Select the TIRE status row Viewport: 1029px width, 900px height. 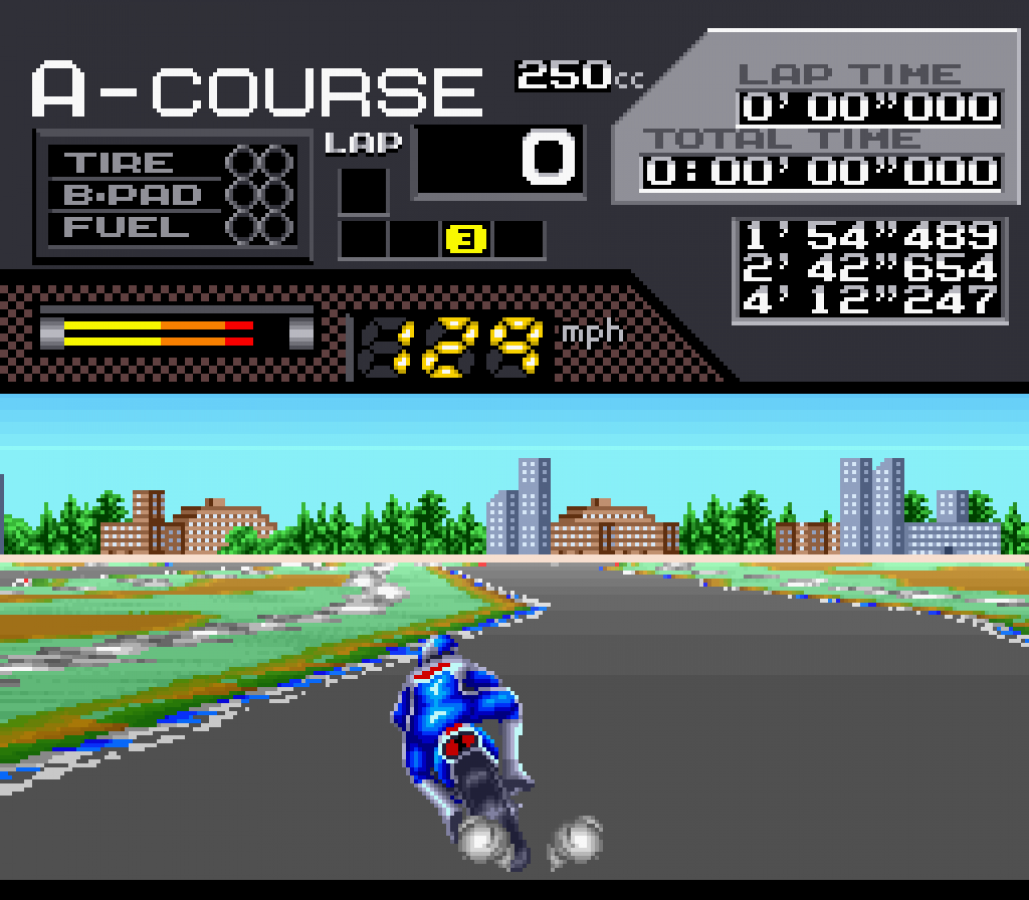coord(171,162)
